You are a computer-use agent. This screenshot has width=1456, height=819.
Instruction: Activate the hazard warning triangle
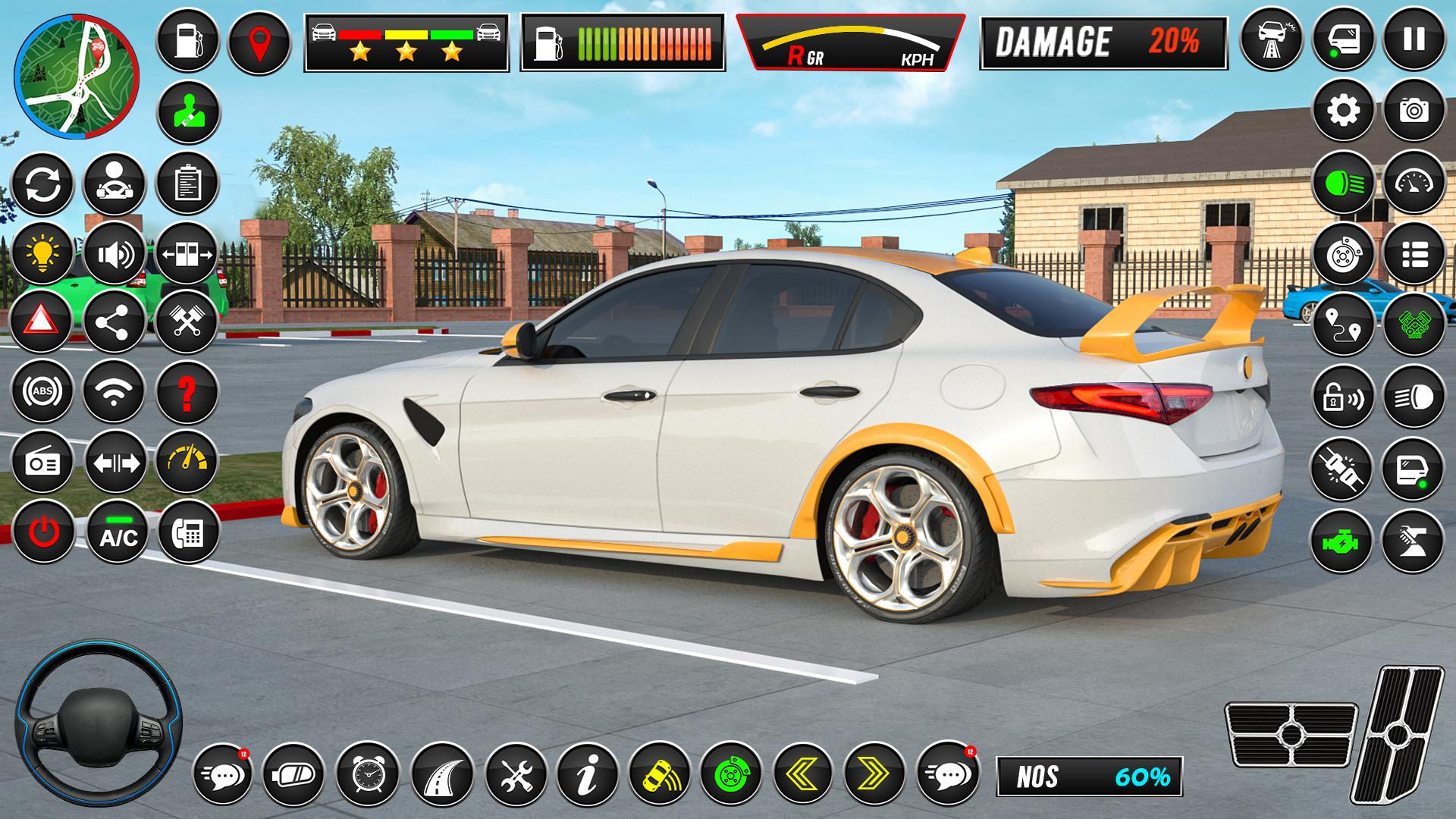click(x=43, y=321)
